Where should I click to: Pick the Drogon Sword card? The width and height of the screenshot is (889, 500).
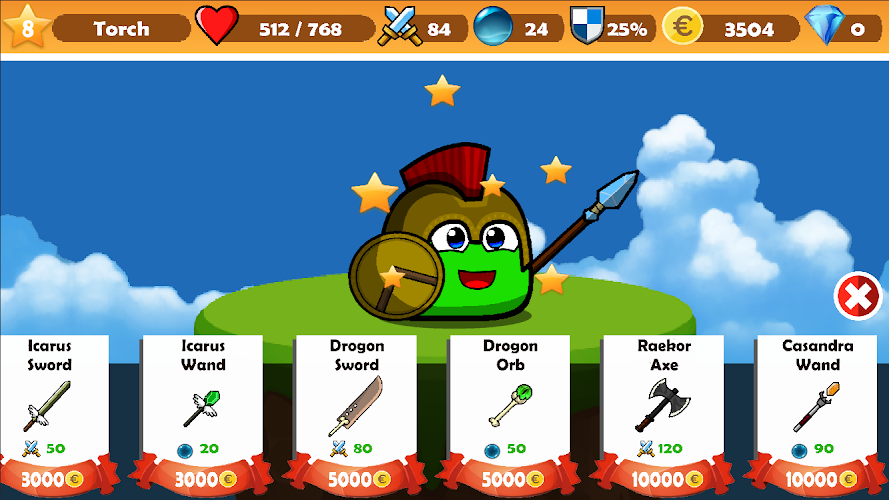pyautogui.click(x=356, y=405)
